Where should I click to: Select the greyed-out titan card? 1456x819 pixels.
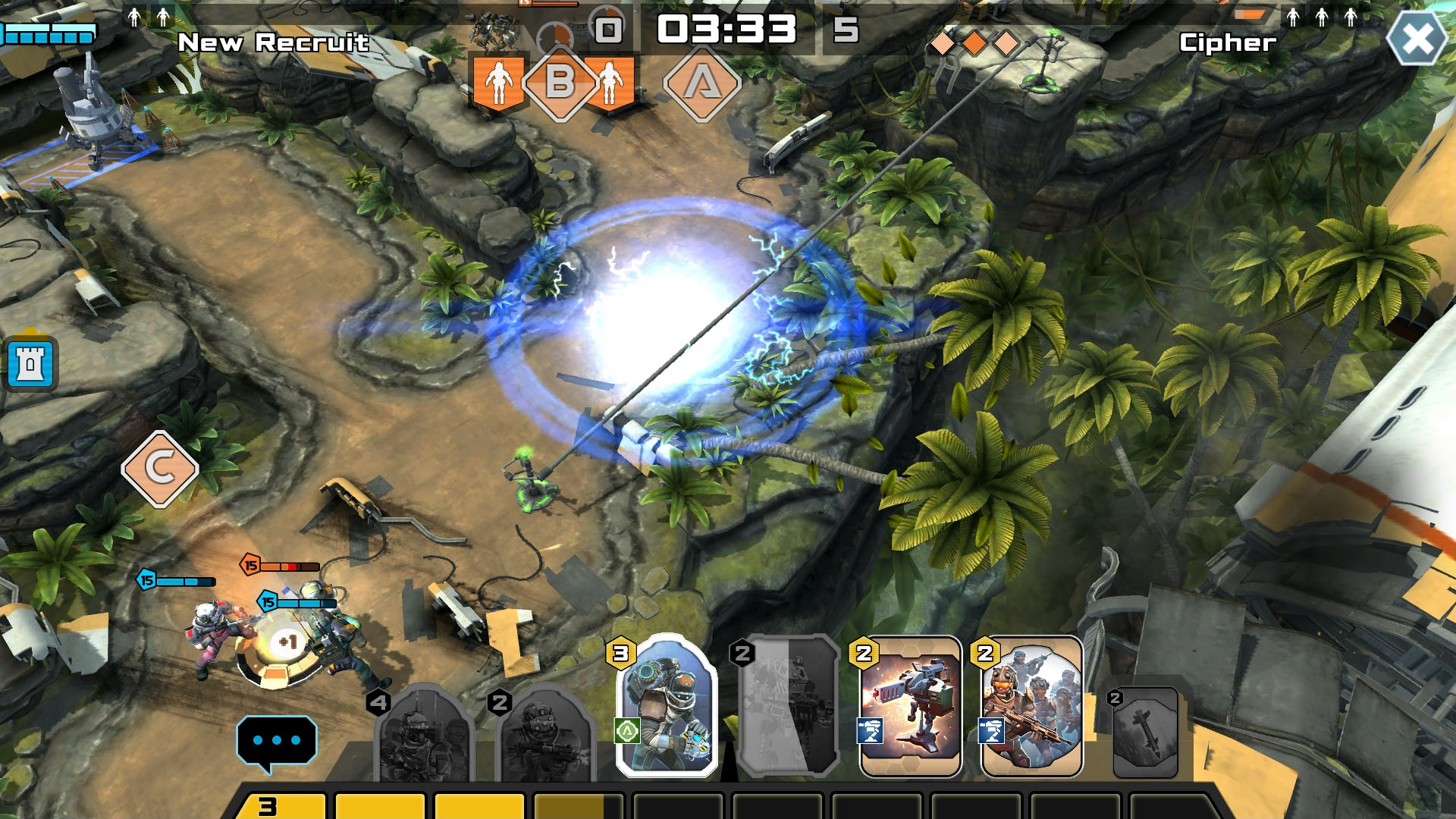point(789,707)
